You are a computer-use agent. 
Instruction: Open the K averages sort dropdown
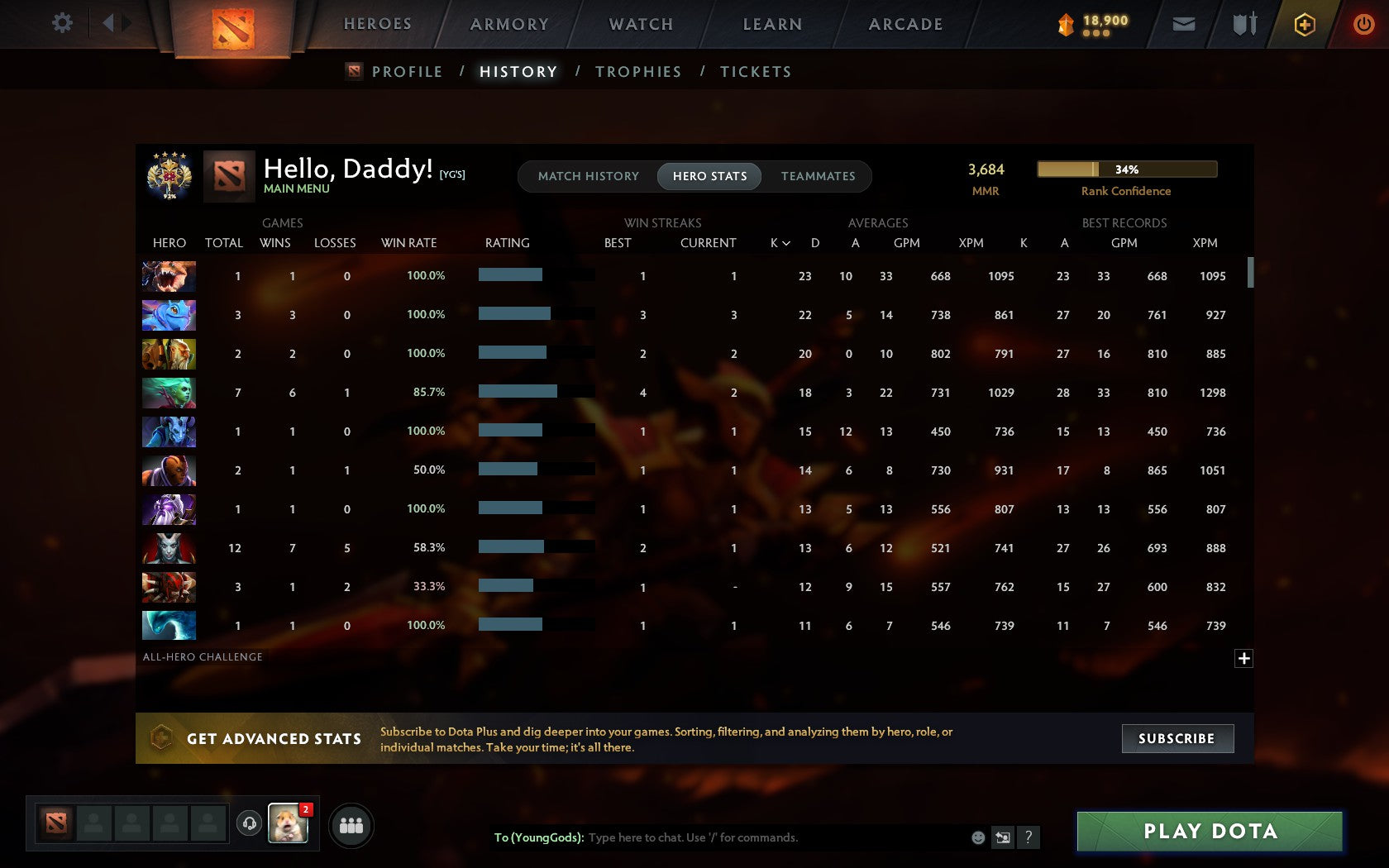778,243
